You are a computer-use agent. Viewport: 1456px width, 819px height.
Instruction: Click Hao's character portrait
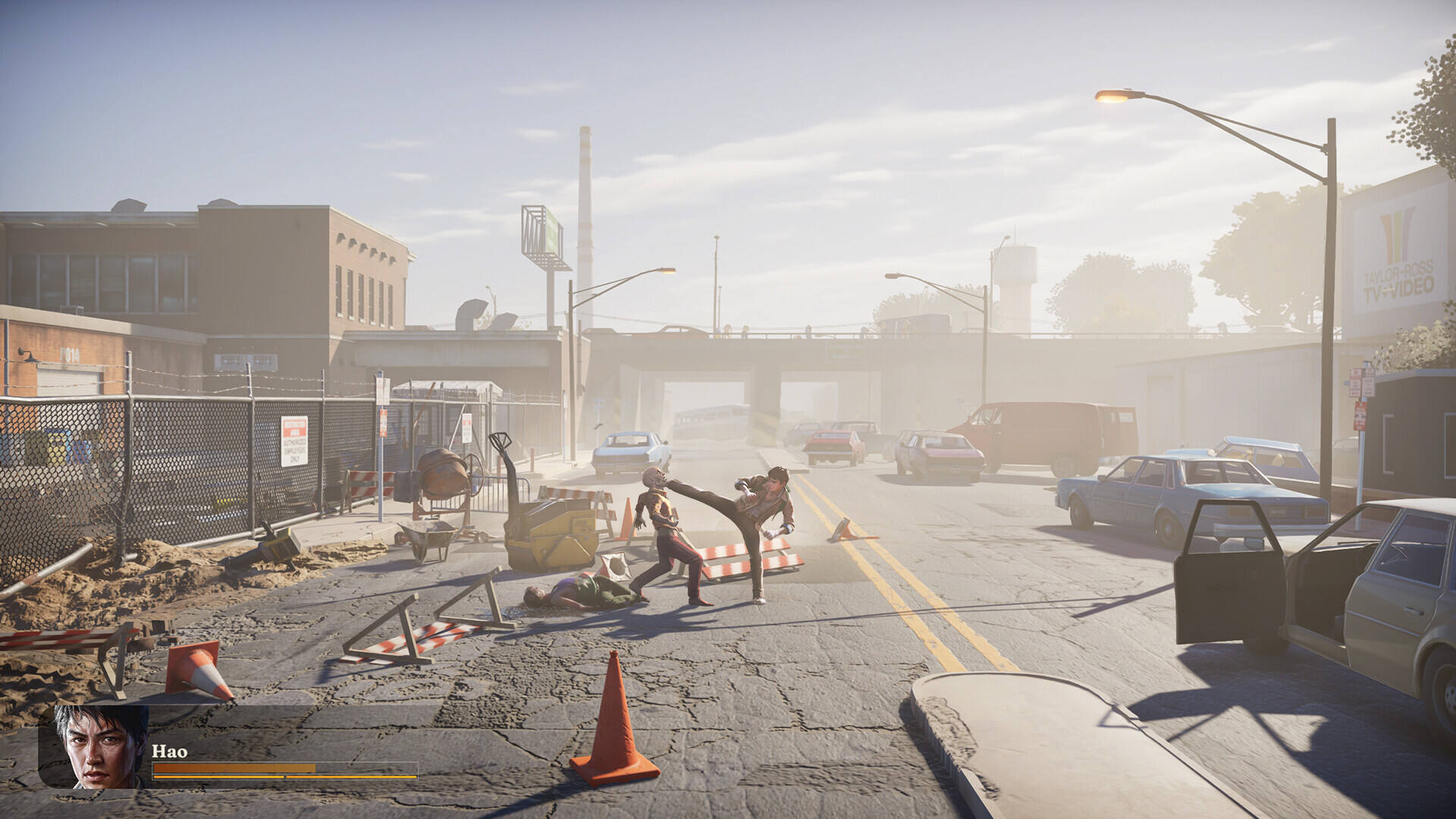click(100, 747)
